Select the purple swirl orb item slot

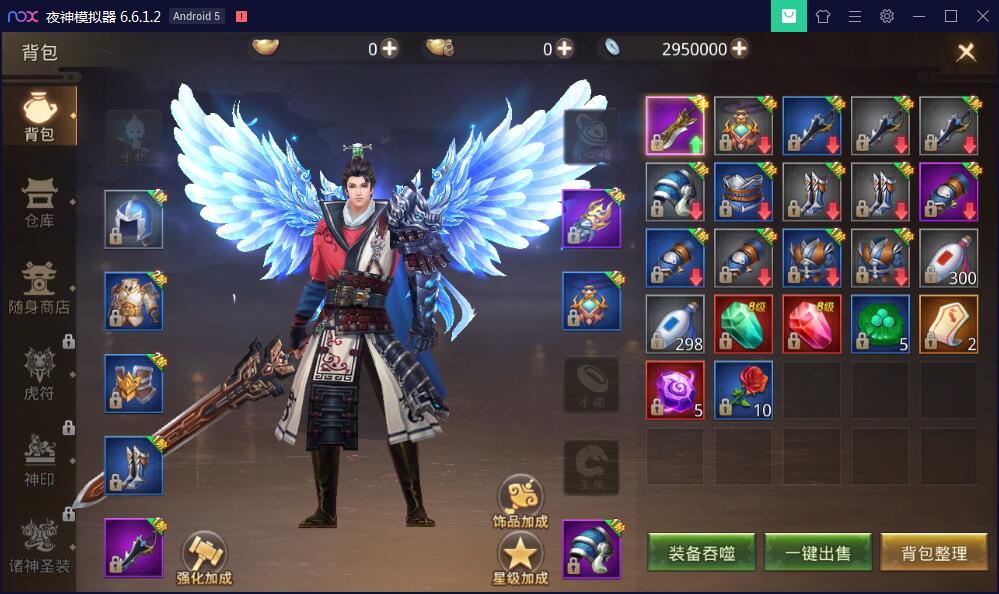(x=675, y=390)
